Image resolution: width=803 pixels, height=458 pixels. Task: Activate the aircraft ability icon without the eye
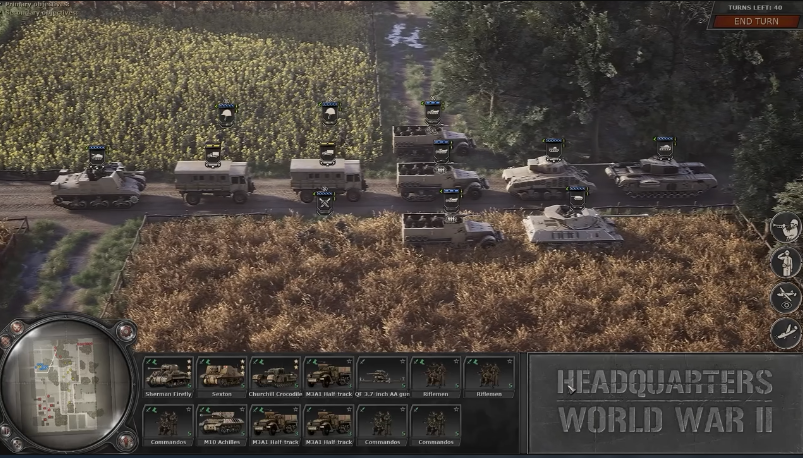pos(786,333)
